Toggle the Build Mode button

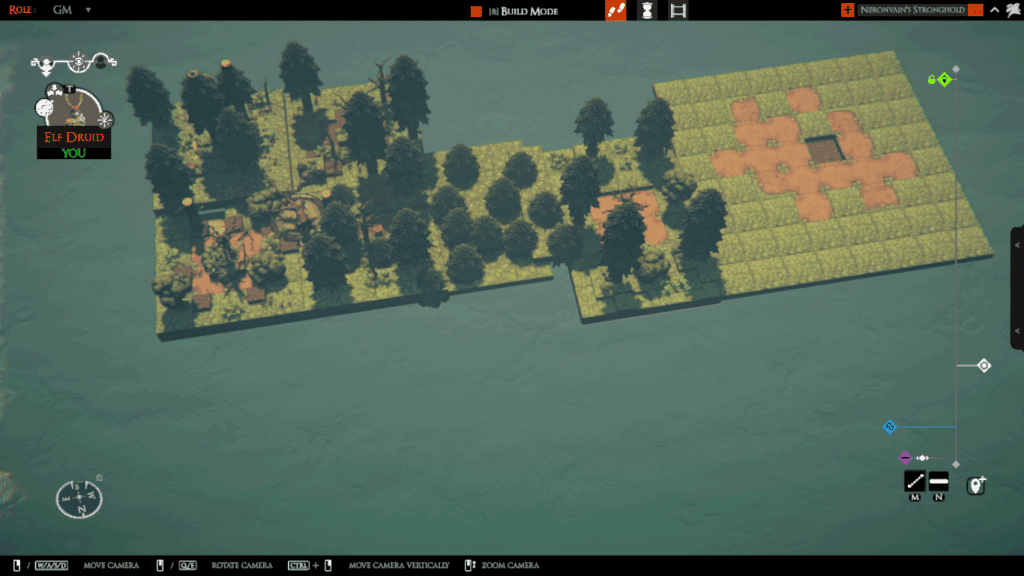(516, 11)
